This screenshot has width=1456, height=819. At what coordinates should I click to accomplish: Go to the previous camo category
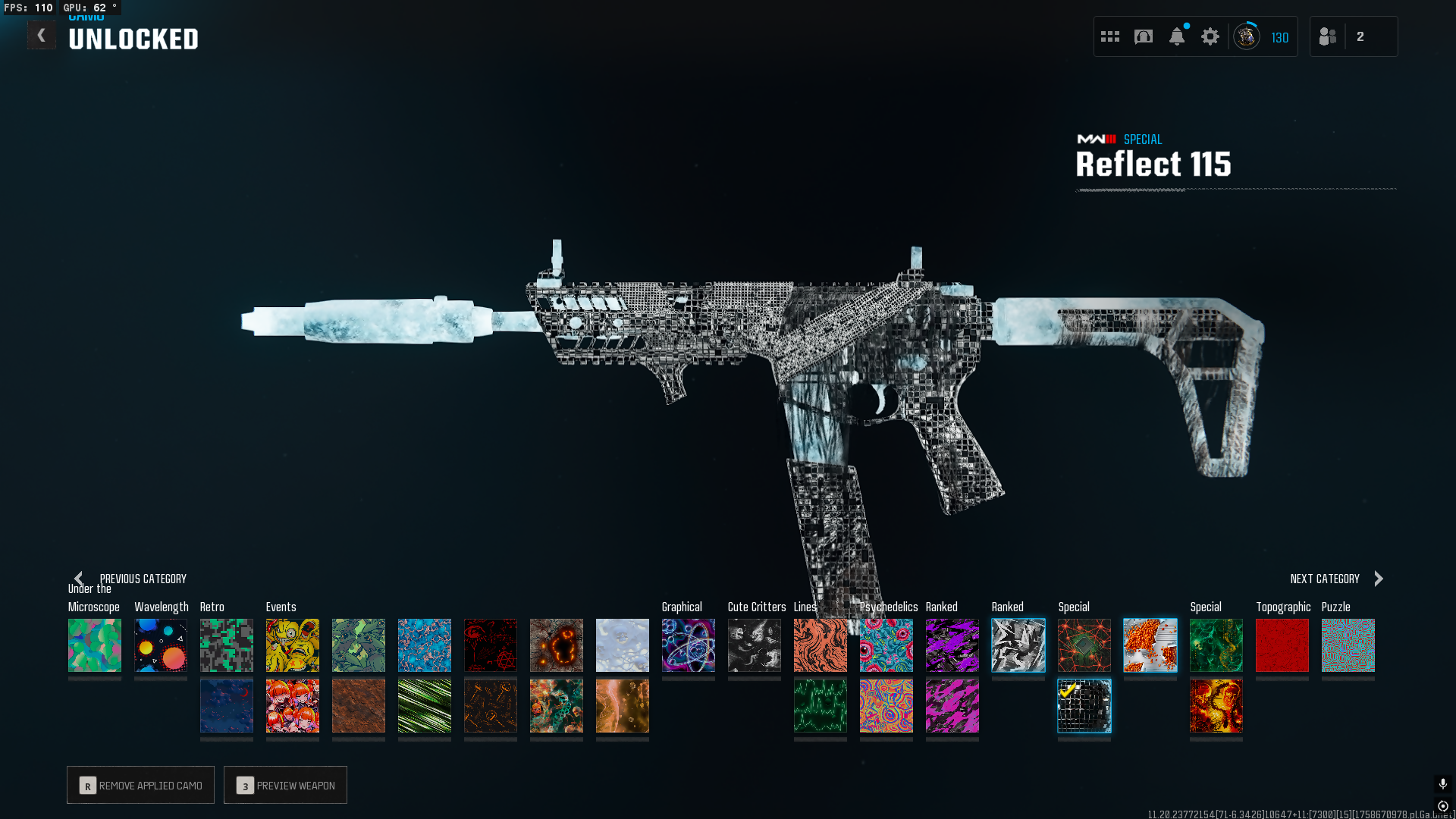(130, 579)
